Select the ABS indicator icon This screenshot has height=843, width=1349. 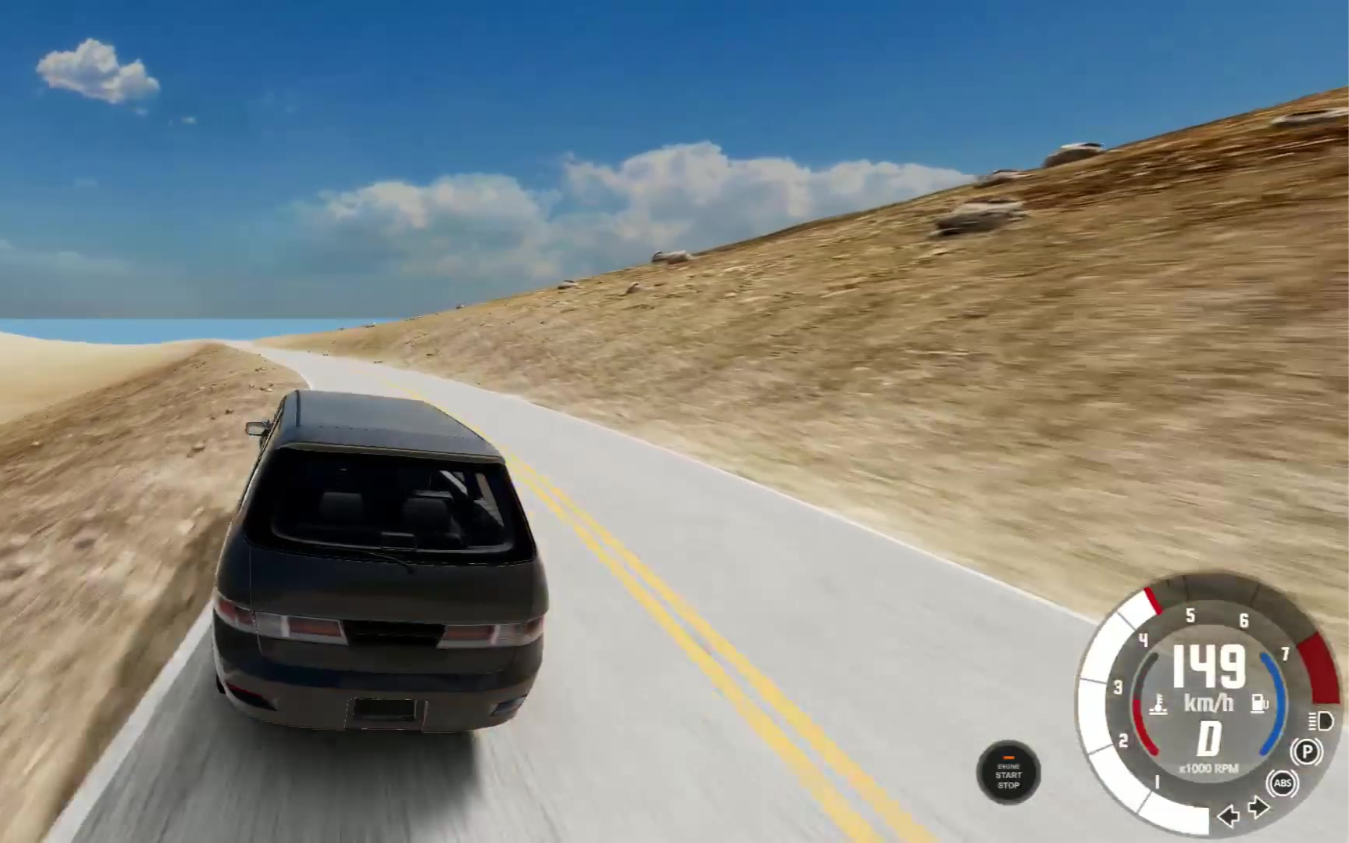pos(1282,783)
